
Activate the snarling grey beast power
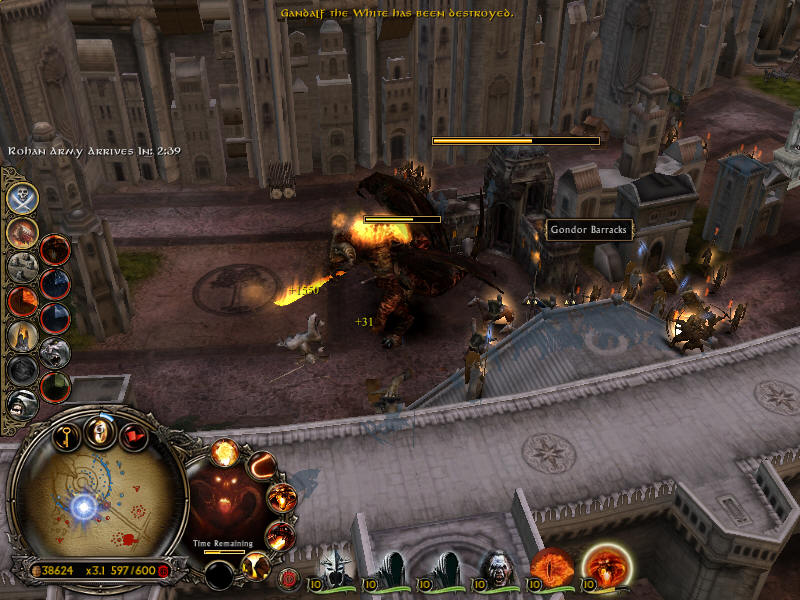click(54, 351)
